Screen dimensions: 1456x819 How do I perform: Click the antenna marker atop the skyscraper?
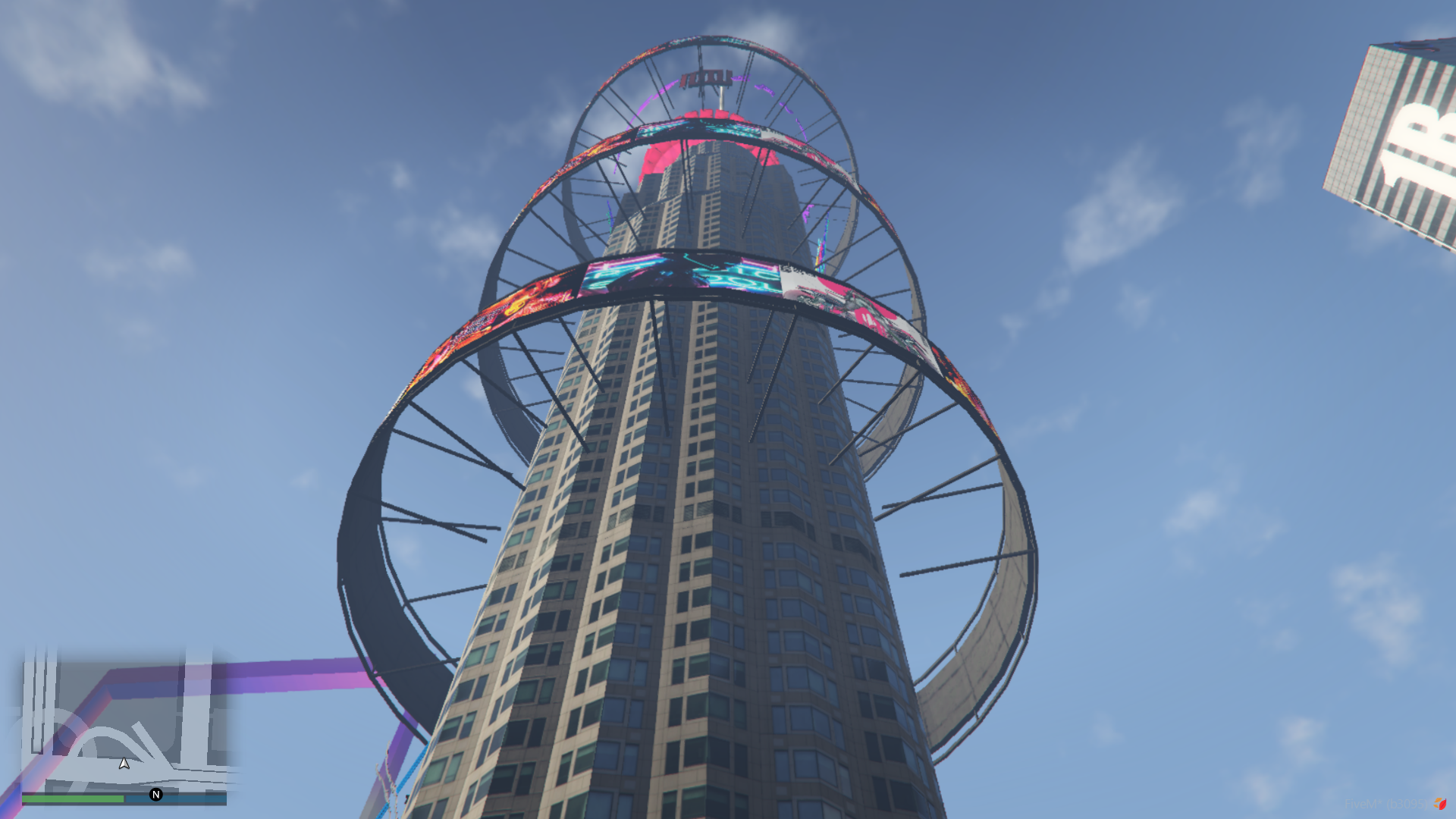pyautogui.click(x=722, y=99)
